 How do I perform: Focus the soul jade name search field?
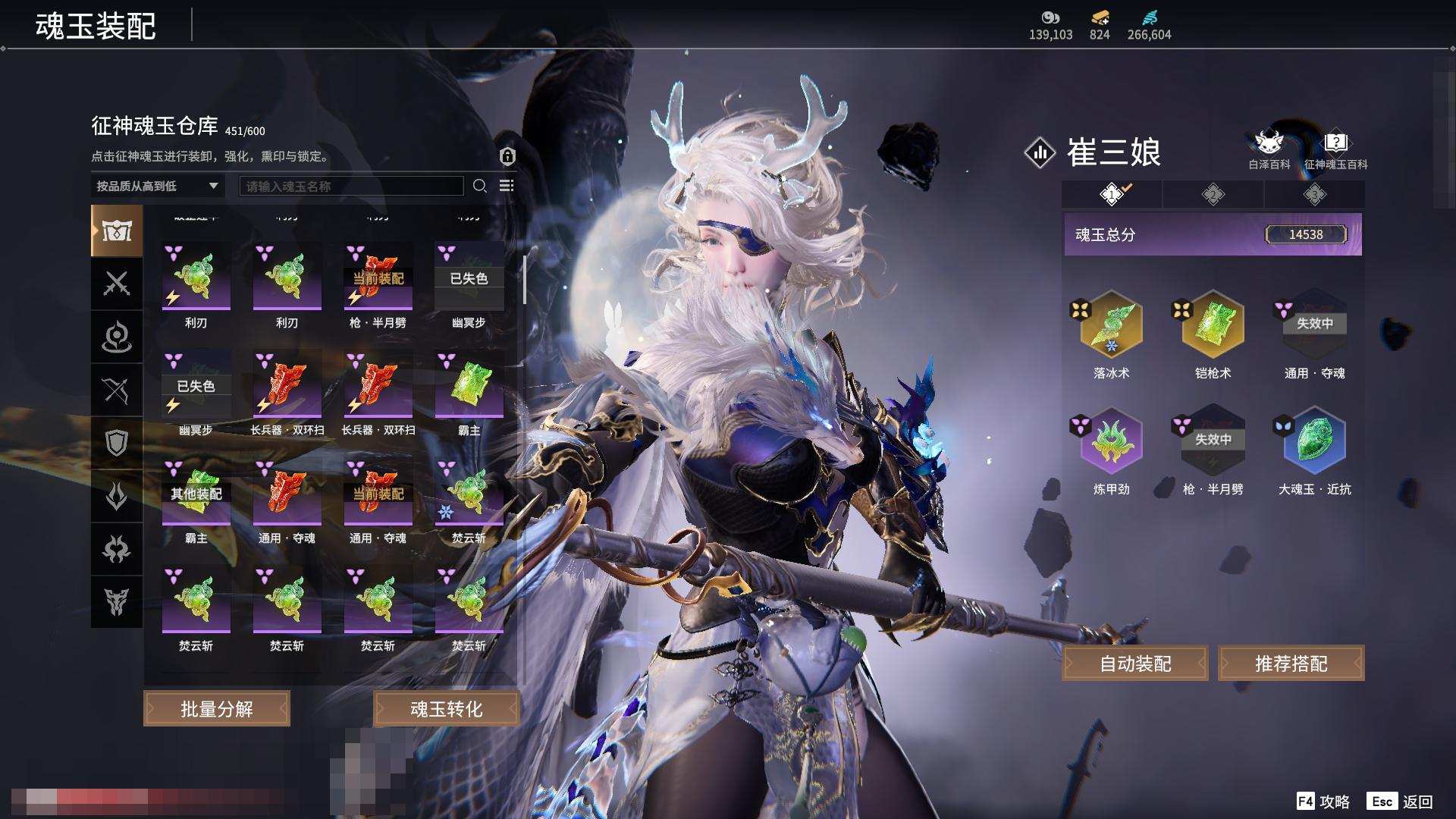coord(351,186)
